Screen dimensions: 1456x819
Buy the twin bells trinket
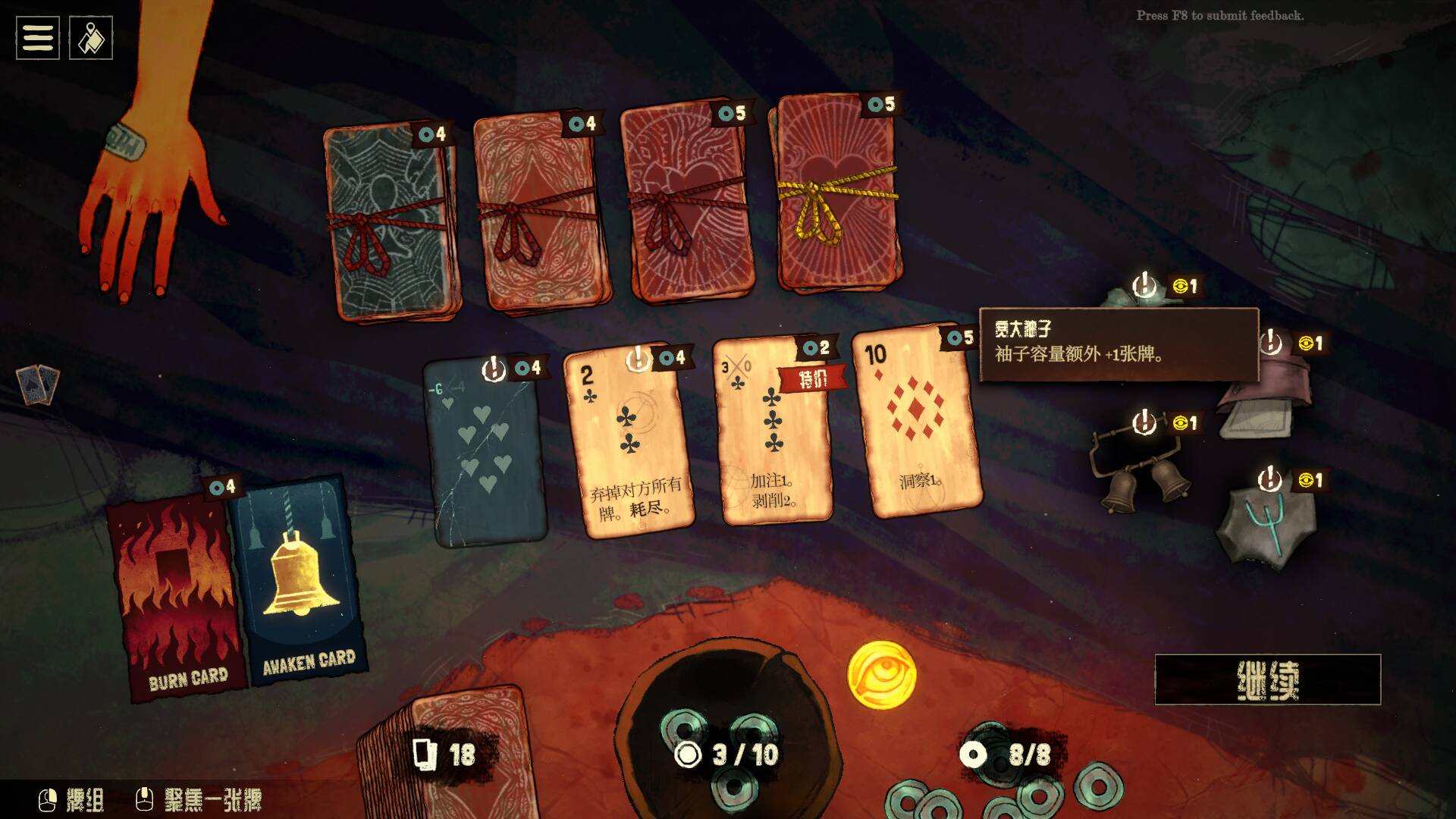[x=1137, y=470]
